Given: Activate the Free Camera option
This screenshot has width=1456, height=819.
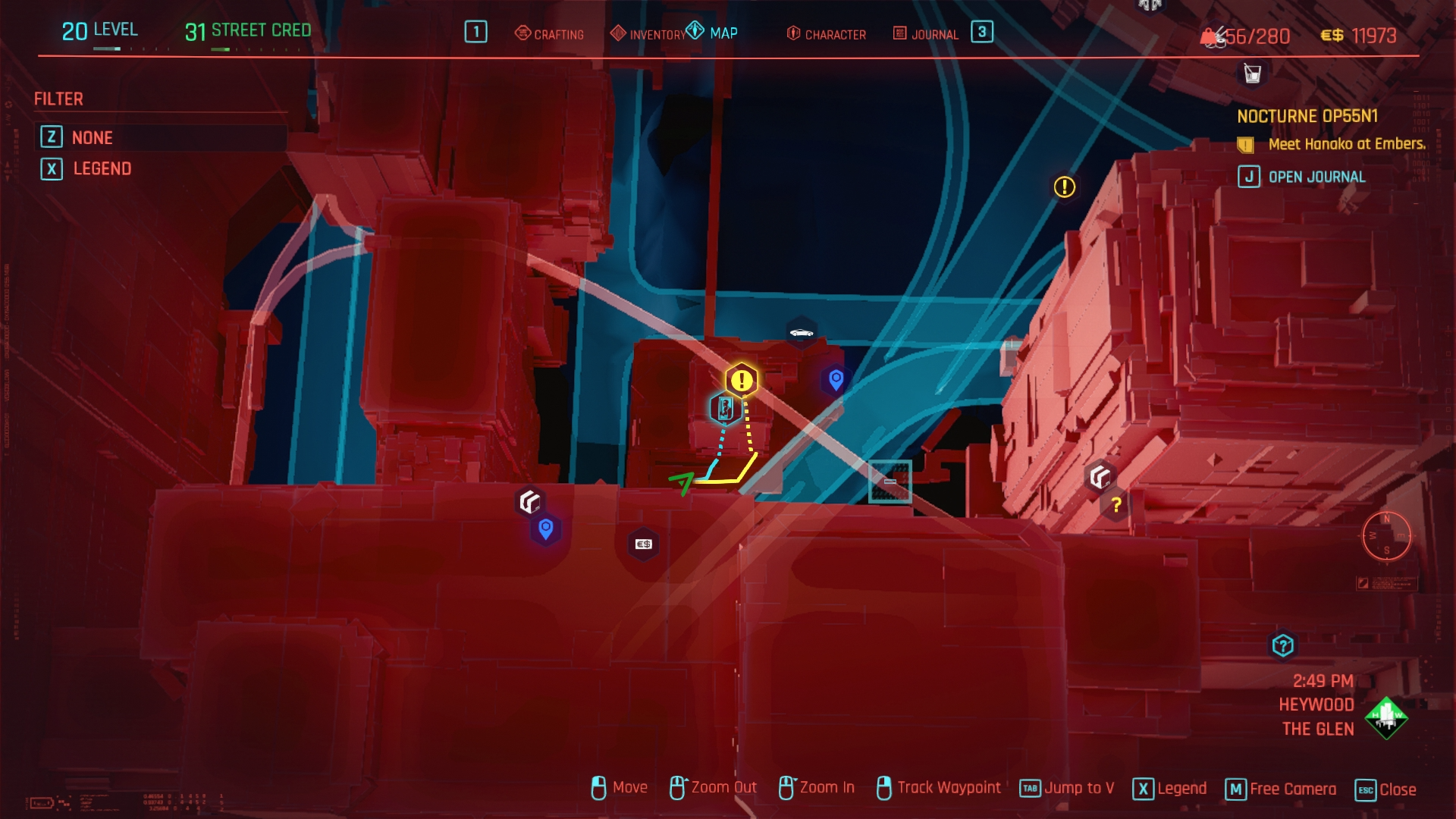Looking at the screenshot, I should (1282, 789).
